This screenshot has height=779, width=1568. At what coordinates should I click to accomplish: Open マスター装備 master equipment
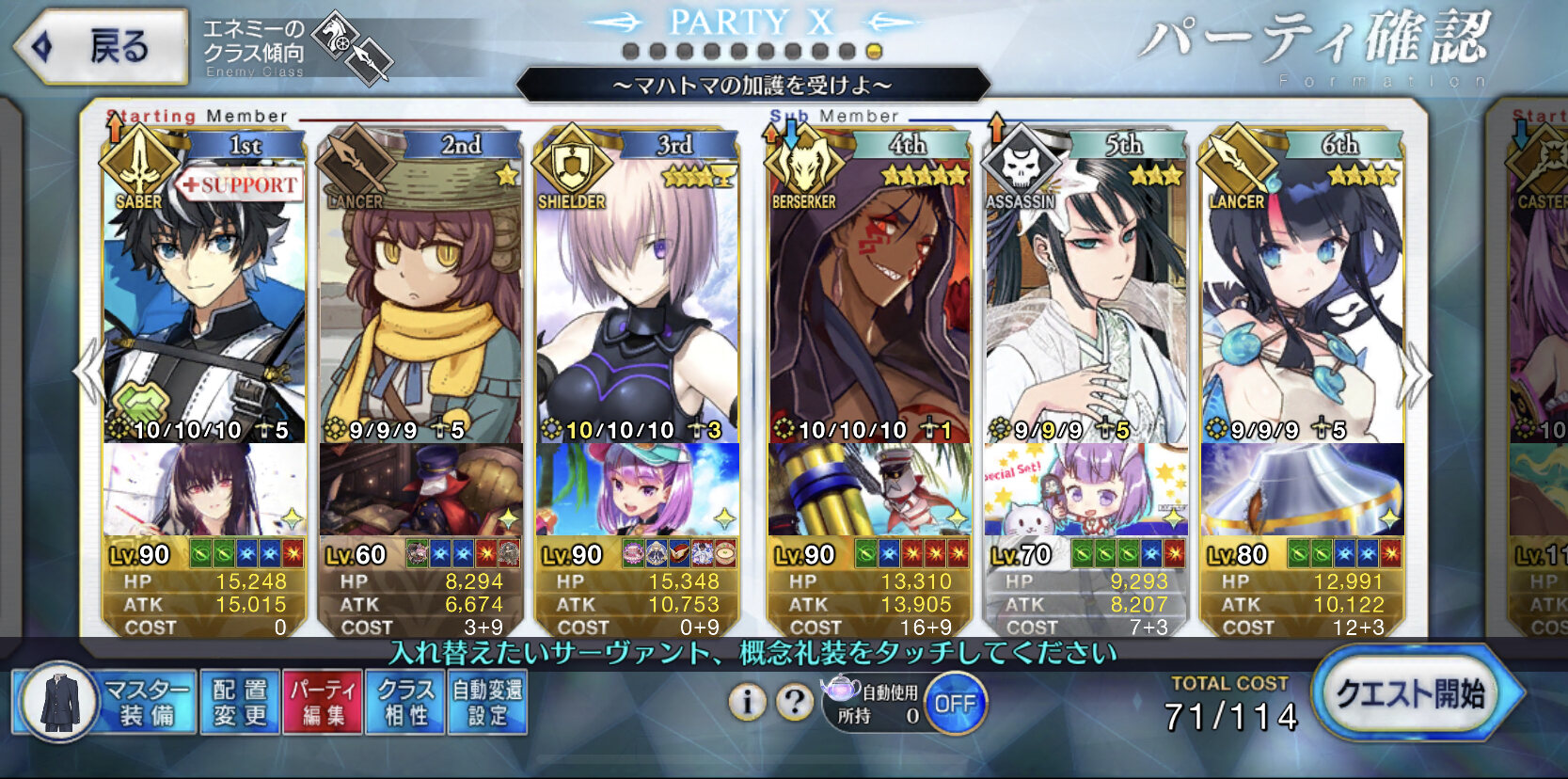(x=105, y=703)
